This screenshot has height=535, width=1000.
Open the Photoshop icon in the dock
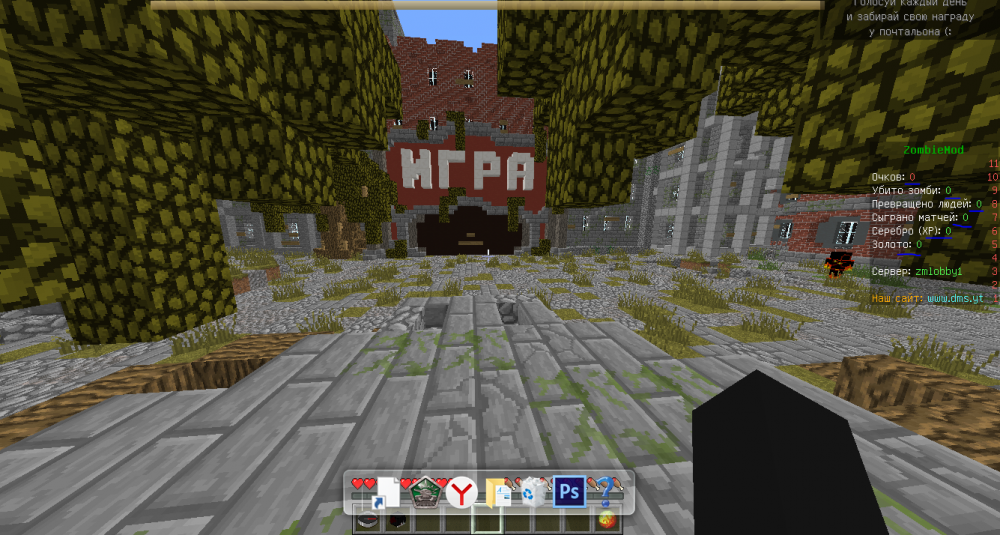click(x=569, y=491)
